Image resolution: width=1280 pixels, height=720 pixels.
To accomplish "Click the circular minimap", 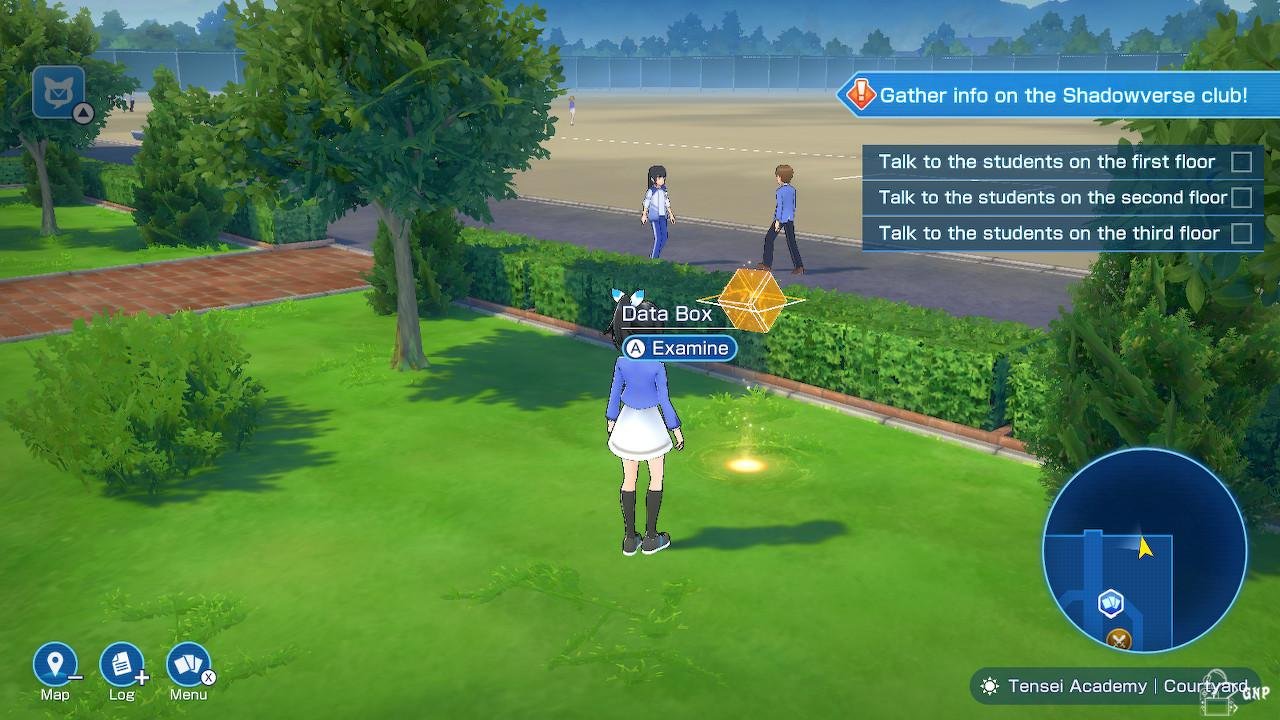I will click(1144, 550).
